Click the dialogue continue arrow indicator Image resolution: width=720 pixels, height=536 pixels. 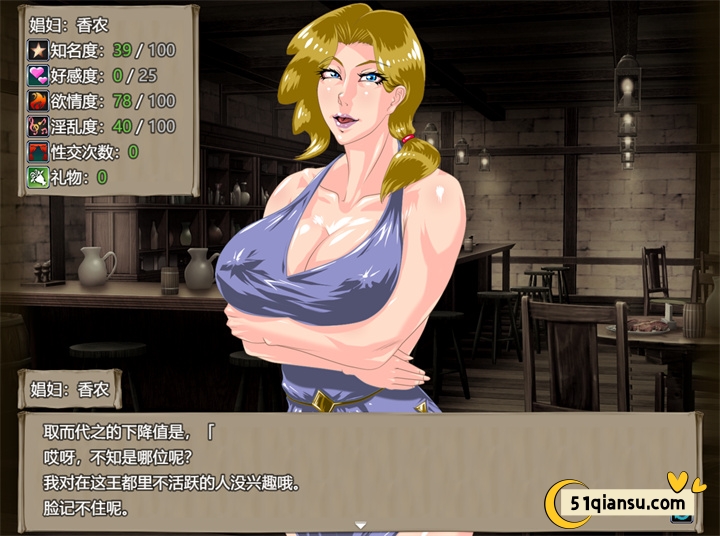pos(360,524)
